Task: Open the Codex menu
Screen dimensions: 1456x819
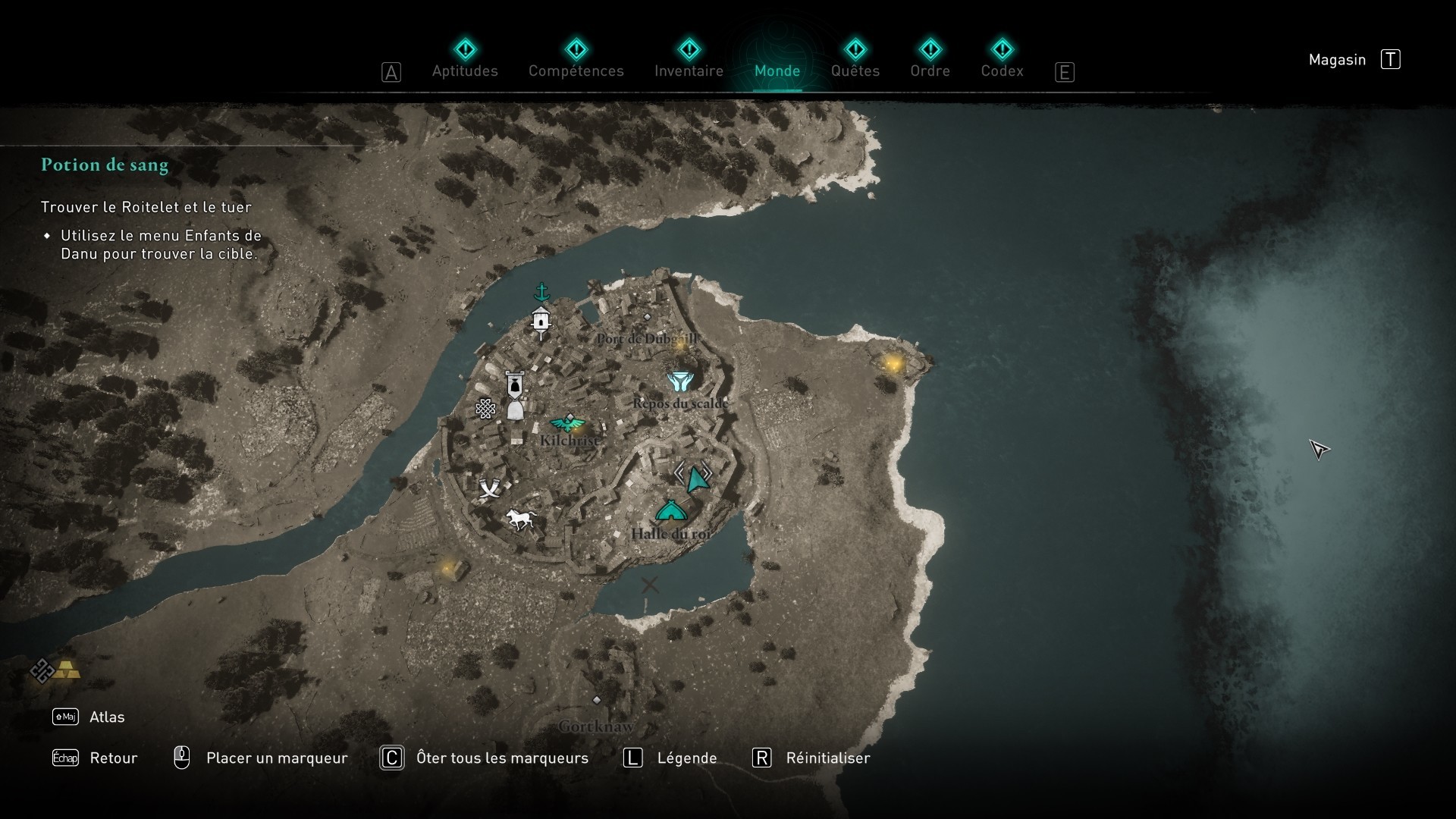Action: [1003, 71]
